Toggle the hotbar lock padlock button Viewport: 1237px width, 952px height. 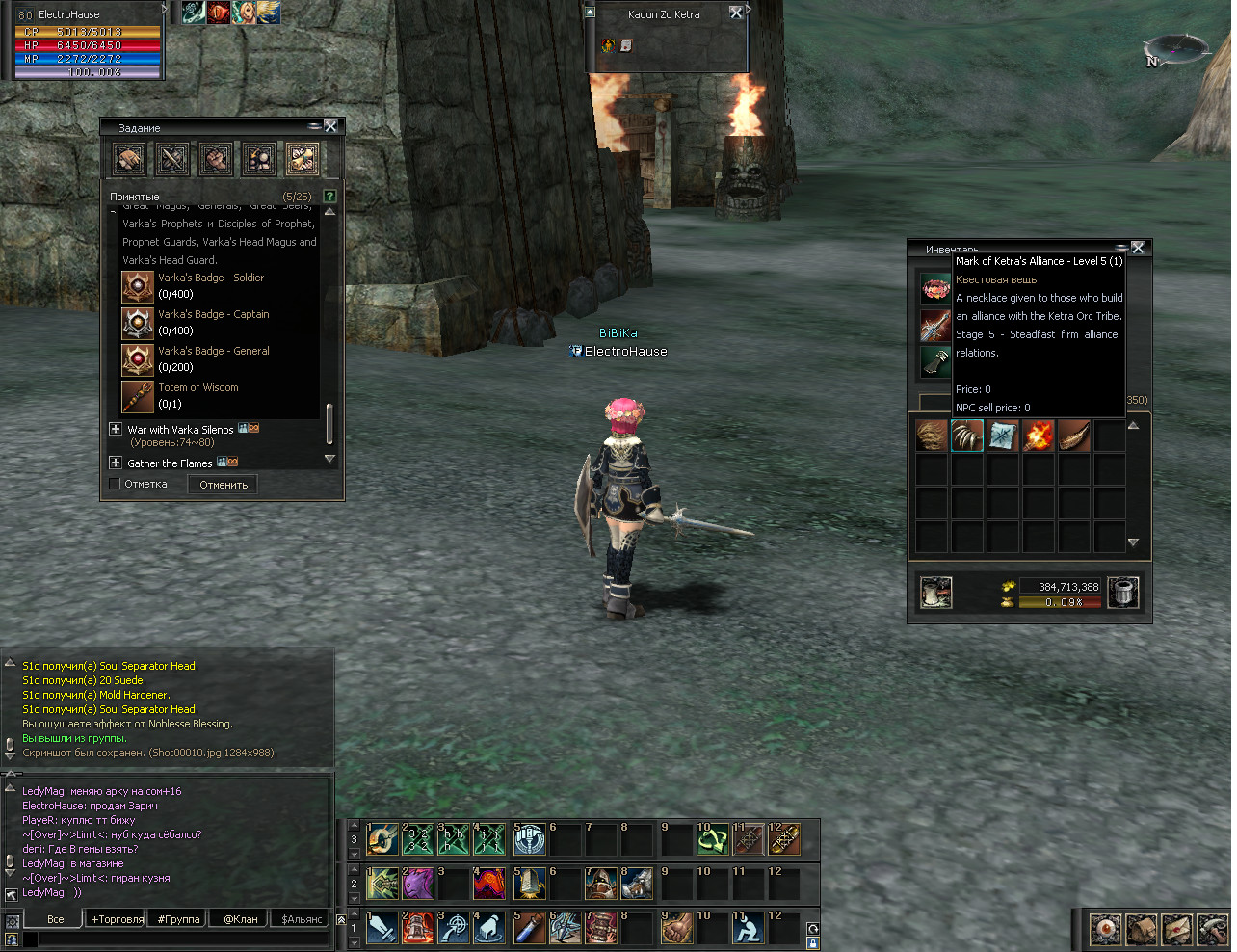813,943
